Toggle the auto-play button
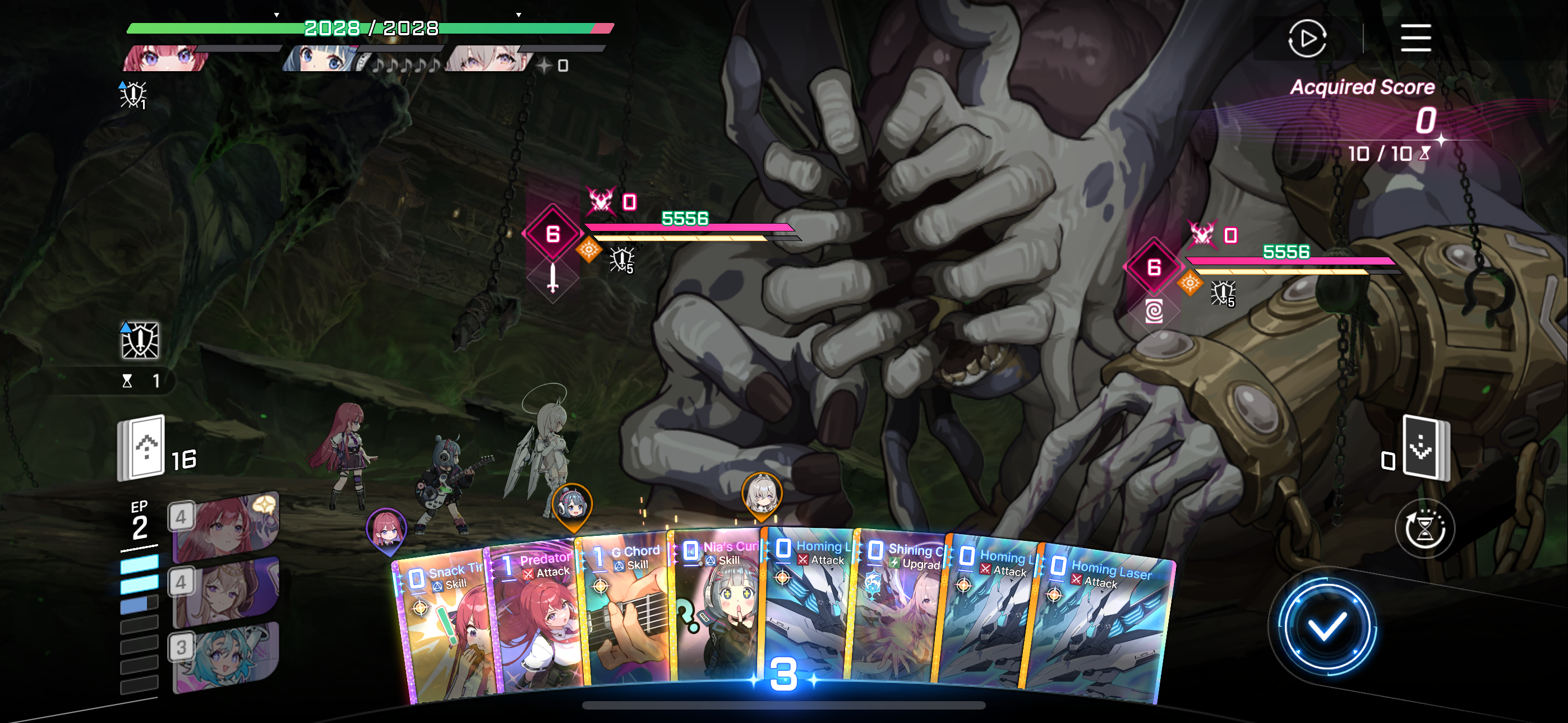 pyautogui.click(x=1306, y=38)
